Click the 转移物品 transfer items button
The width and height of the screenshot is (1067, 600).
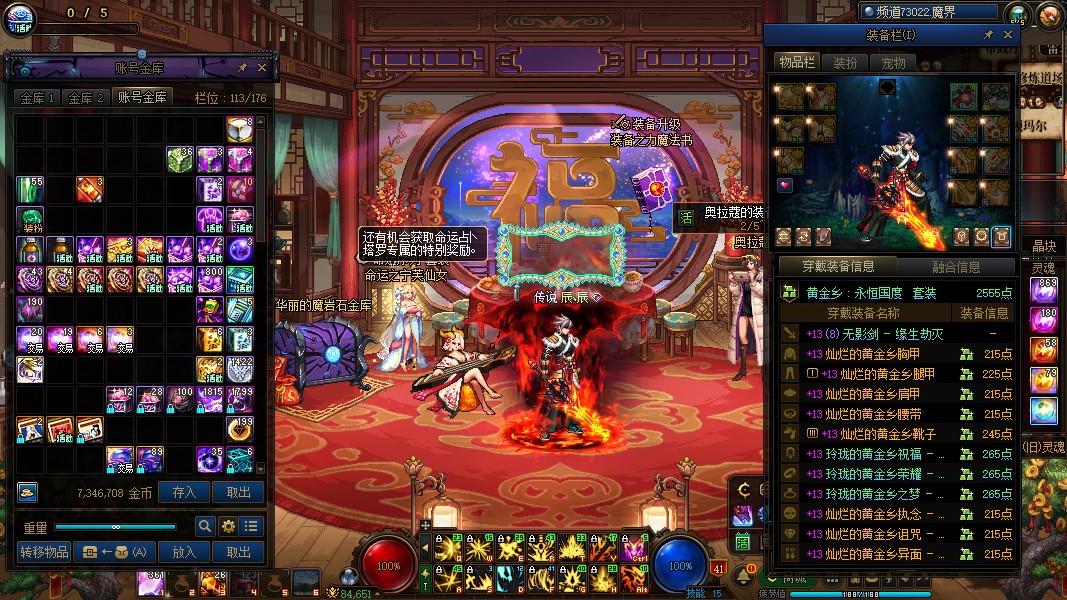(x=44, y=552)
